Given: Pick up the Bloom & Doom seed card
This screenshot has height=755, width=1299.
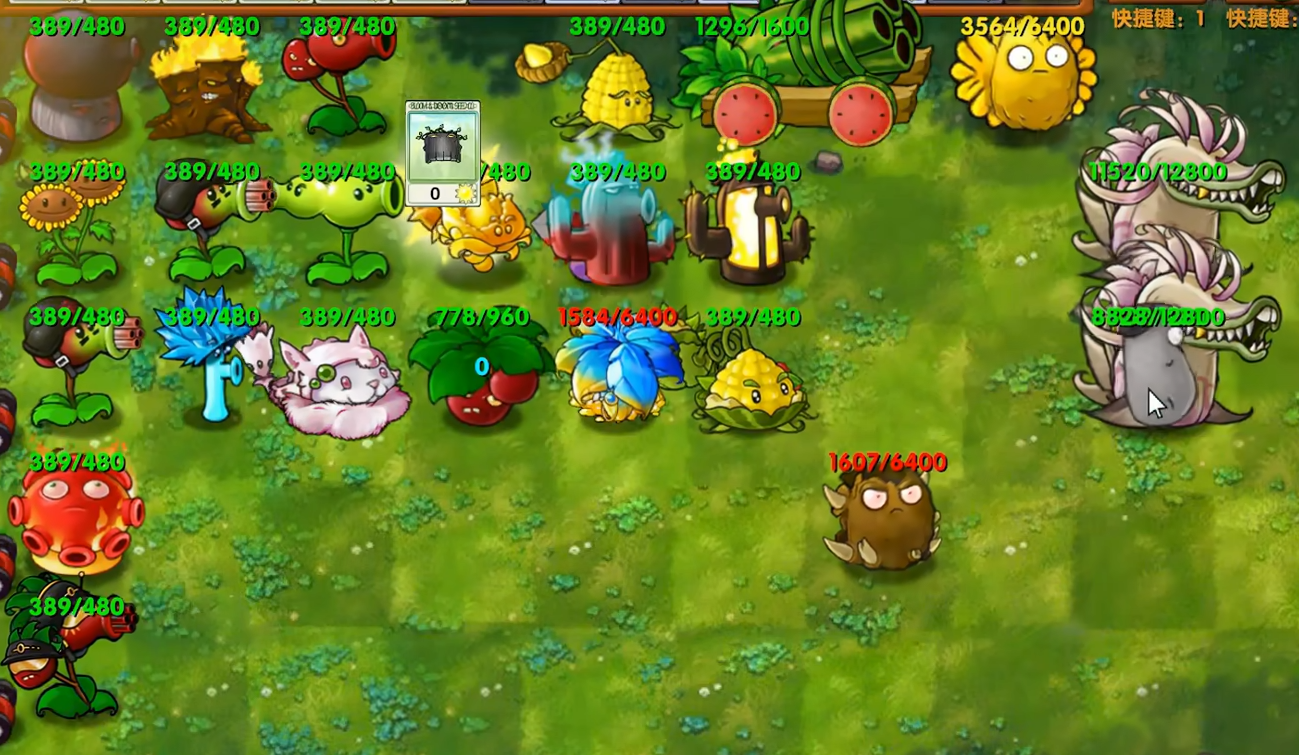Looking at the screenshot, I should pyautogui.click(x=442, y=153).
